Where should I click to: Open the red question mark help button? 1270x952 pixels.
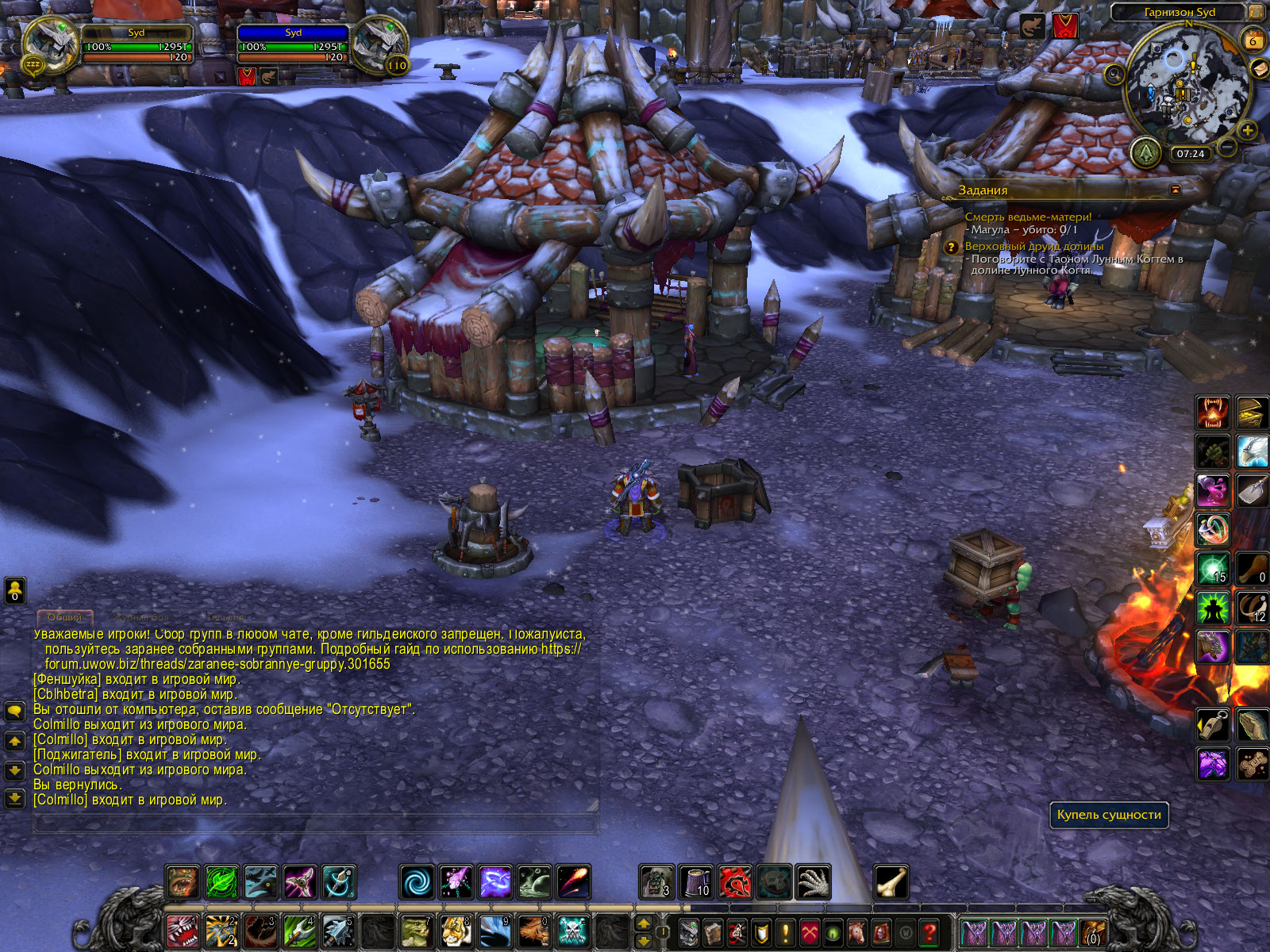pos(929,932)
